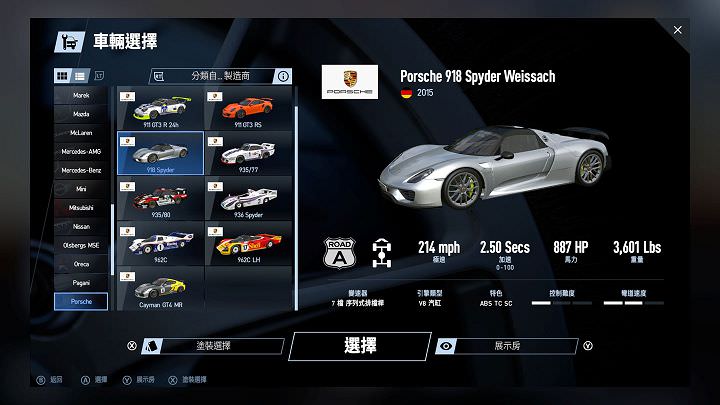Close the vehicle selection screen
720x405 pixels.
coord(678,30)
